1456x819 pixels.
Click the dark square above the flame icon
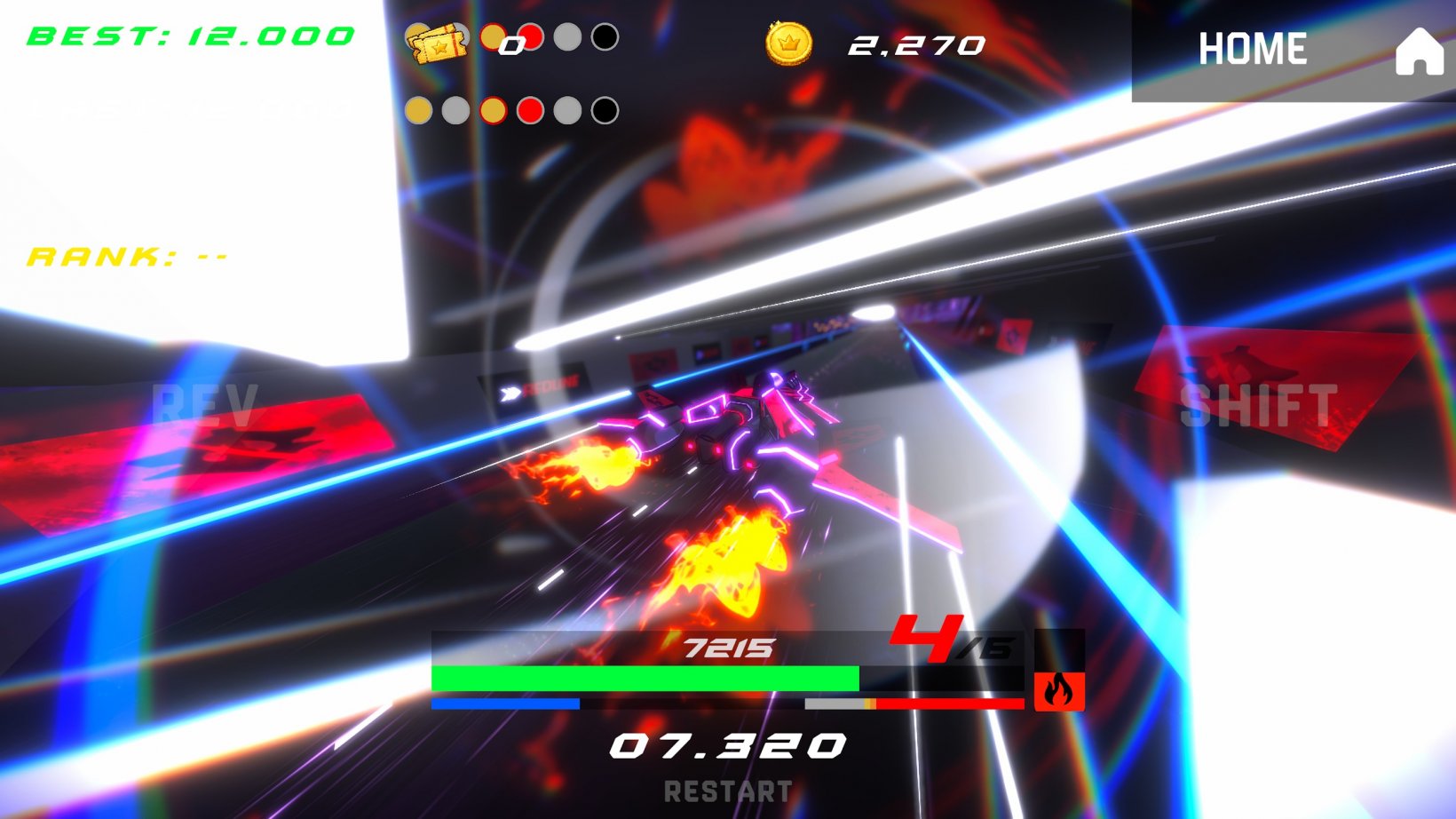(1059, 649)
